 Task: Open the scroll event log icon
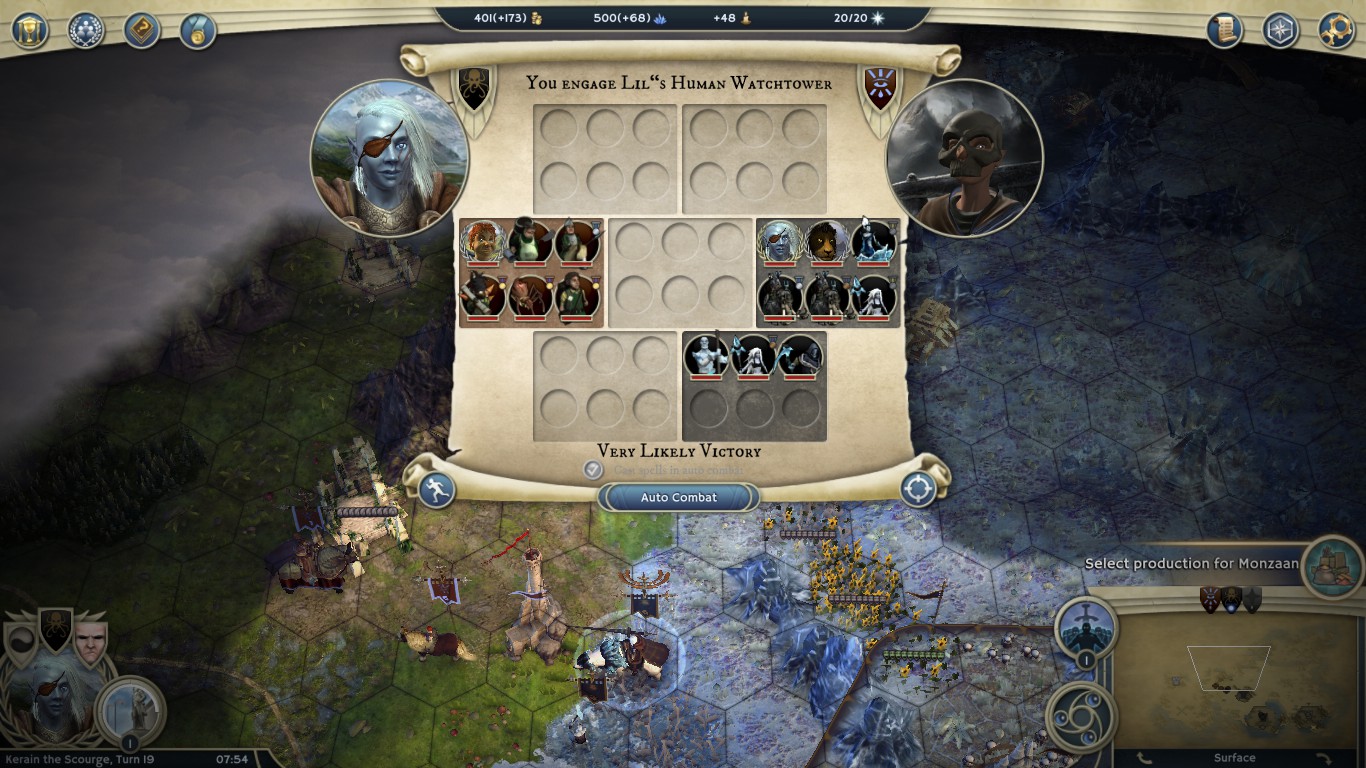pos(1224,30)
